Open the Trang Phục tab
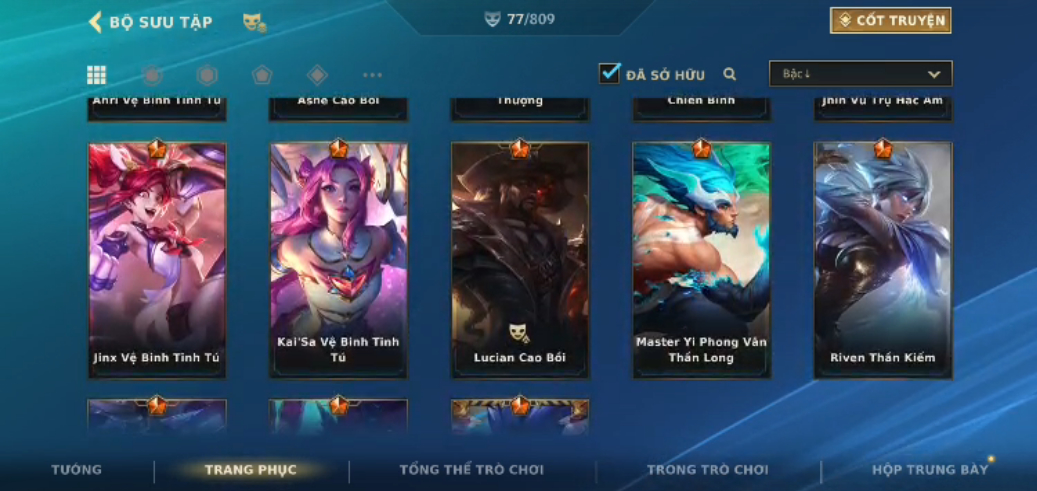The image size is (1037, 491). 250,470
